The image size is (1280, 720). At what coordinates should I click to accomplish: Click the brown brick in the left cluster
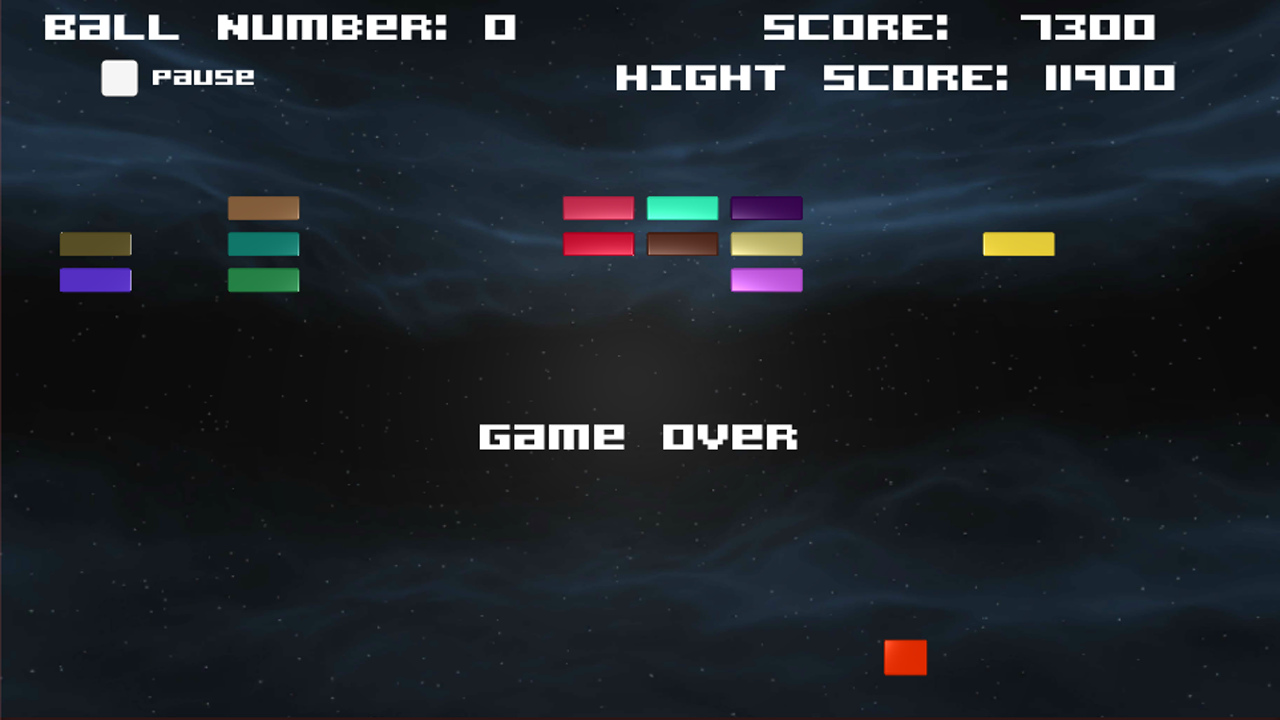263,207
